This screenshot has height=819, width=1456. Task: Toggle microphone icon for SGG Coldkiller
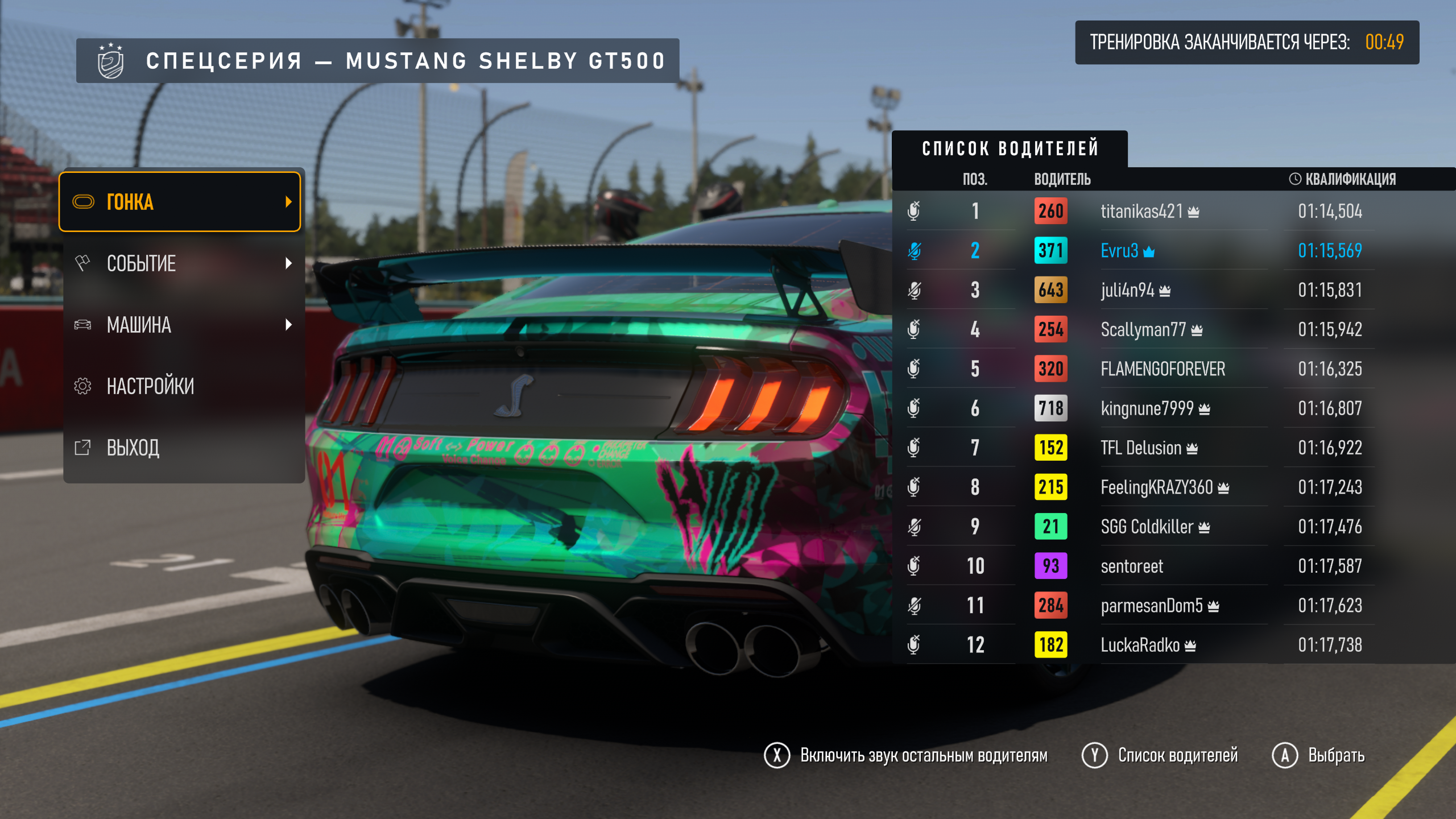pos(914,527)
